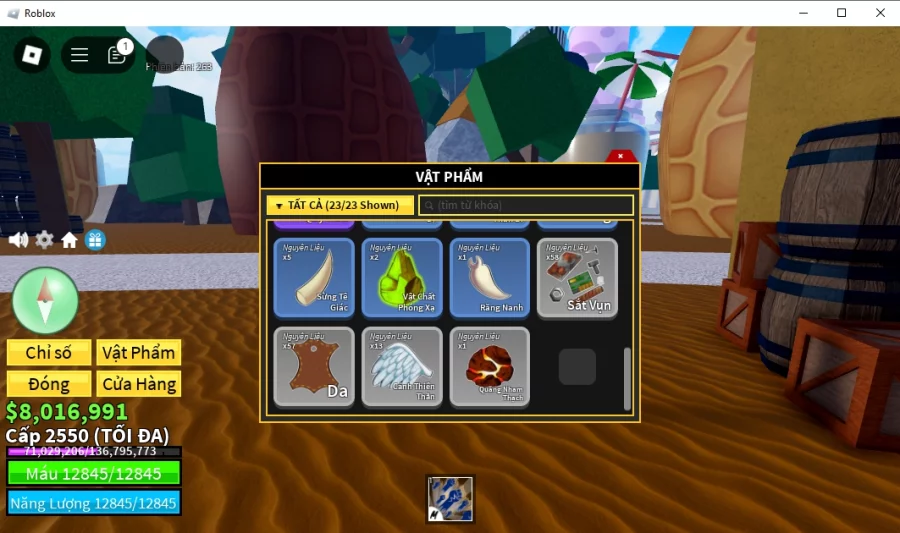Click the inventory list scrollbar
Screen dimensions: 900x533
(627, 378)
